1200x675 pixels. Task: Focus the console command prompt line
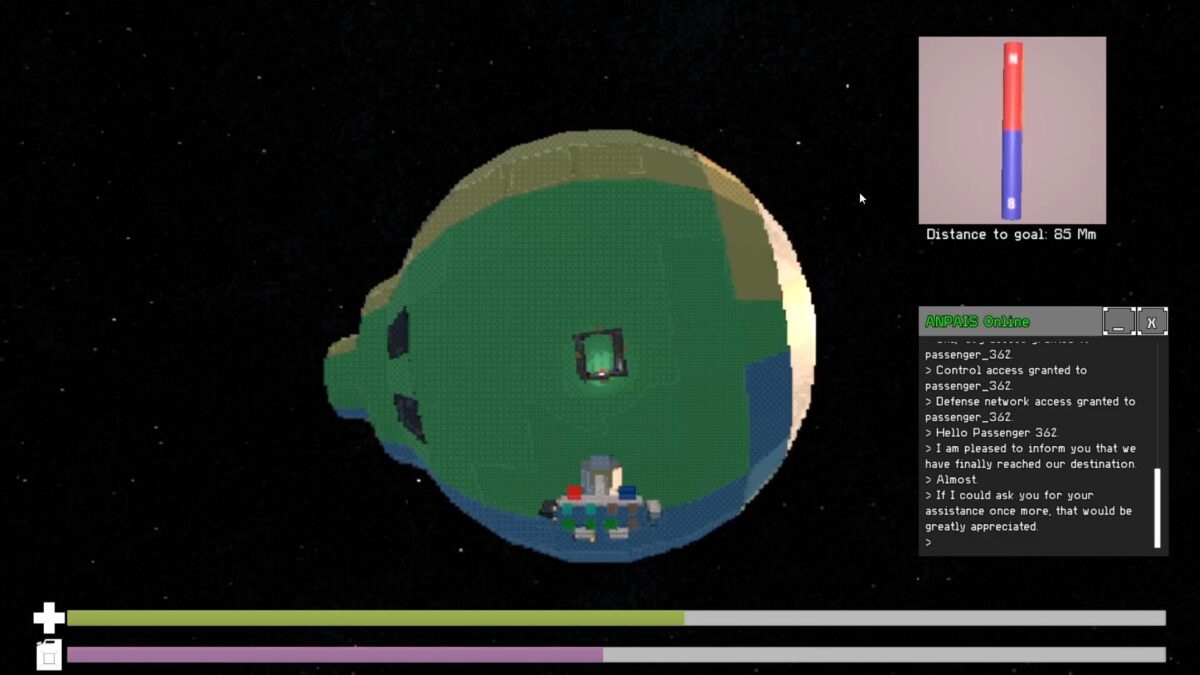[x=1035, y=543]
